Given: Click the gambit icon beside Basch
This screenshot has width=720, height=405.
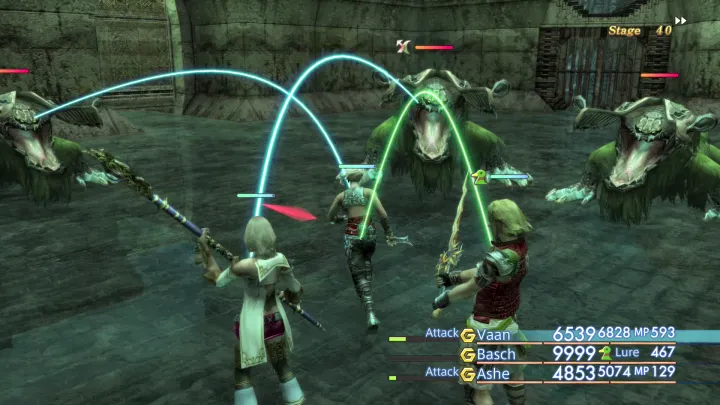Looking at the screenshot, I should click(467, 354).
